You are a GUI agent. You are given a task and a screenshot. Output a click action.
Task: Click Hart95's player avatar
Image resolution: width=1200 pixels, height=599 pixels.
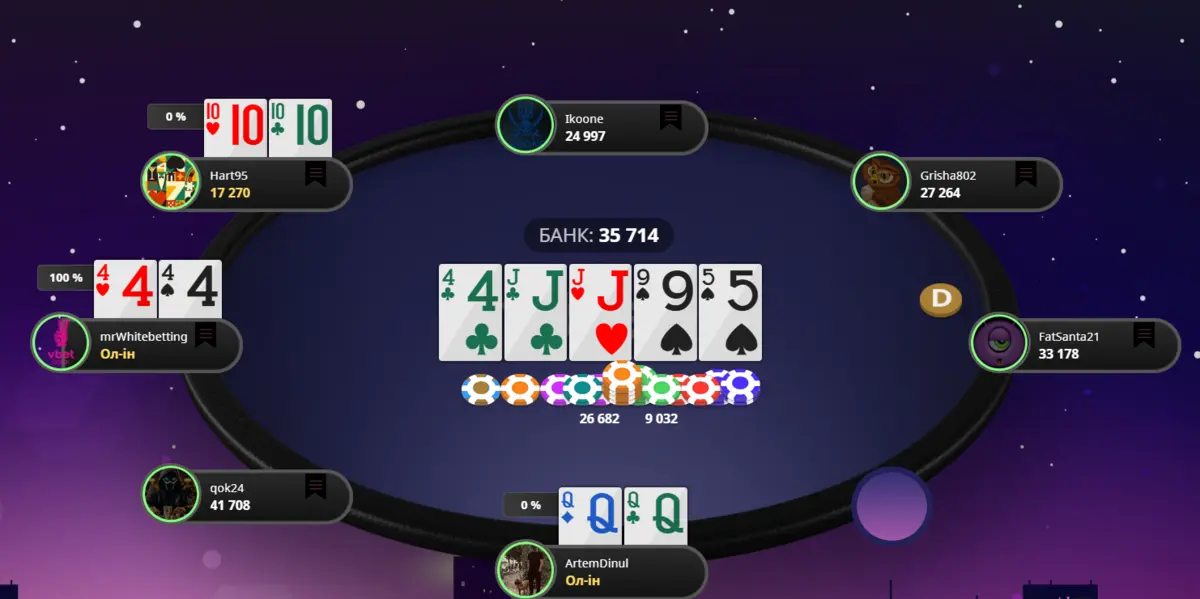pos(170,181)
